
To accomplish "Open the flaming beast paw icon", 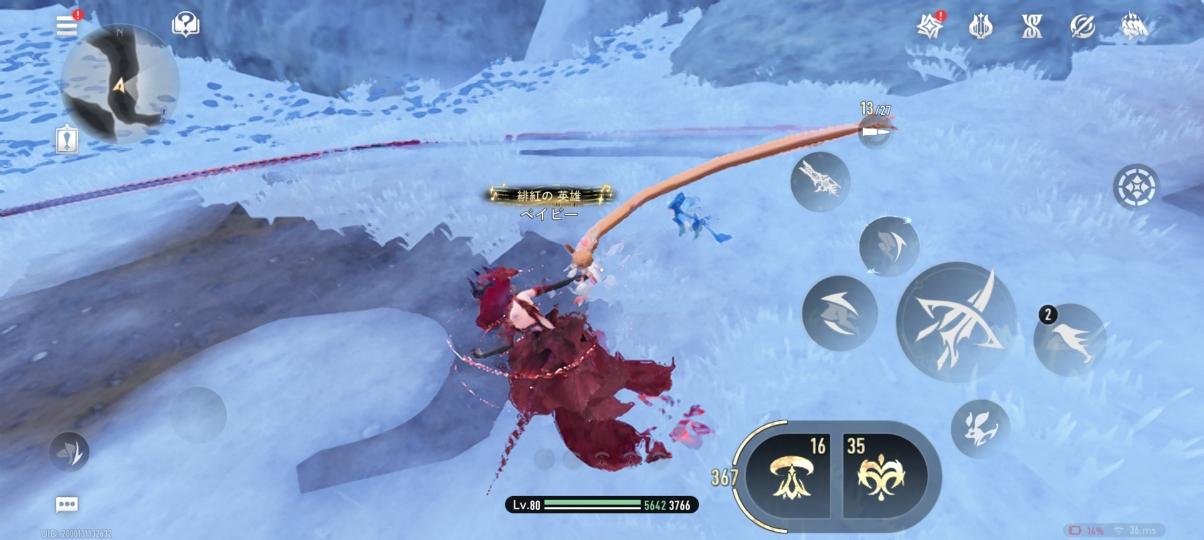I will pos(1134,27).
